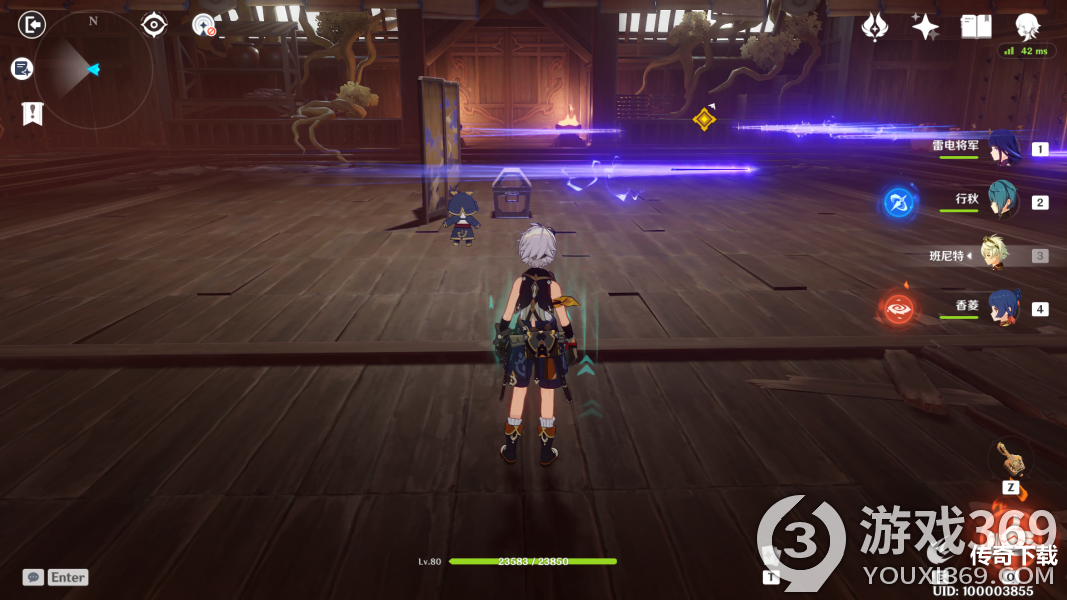Click the leave domain exit icon

click(x=32, y=24)
